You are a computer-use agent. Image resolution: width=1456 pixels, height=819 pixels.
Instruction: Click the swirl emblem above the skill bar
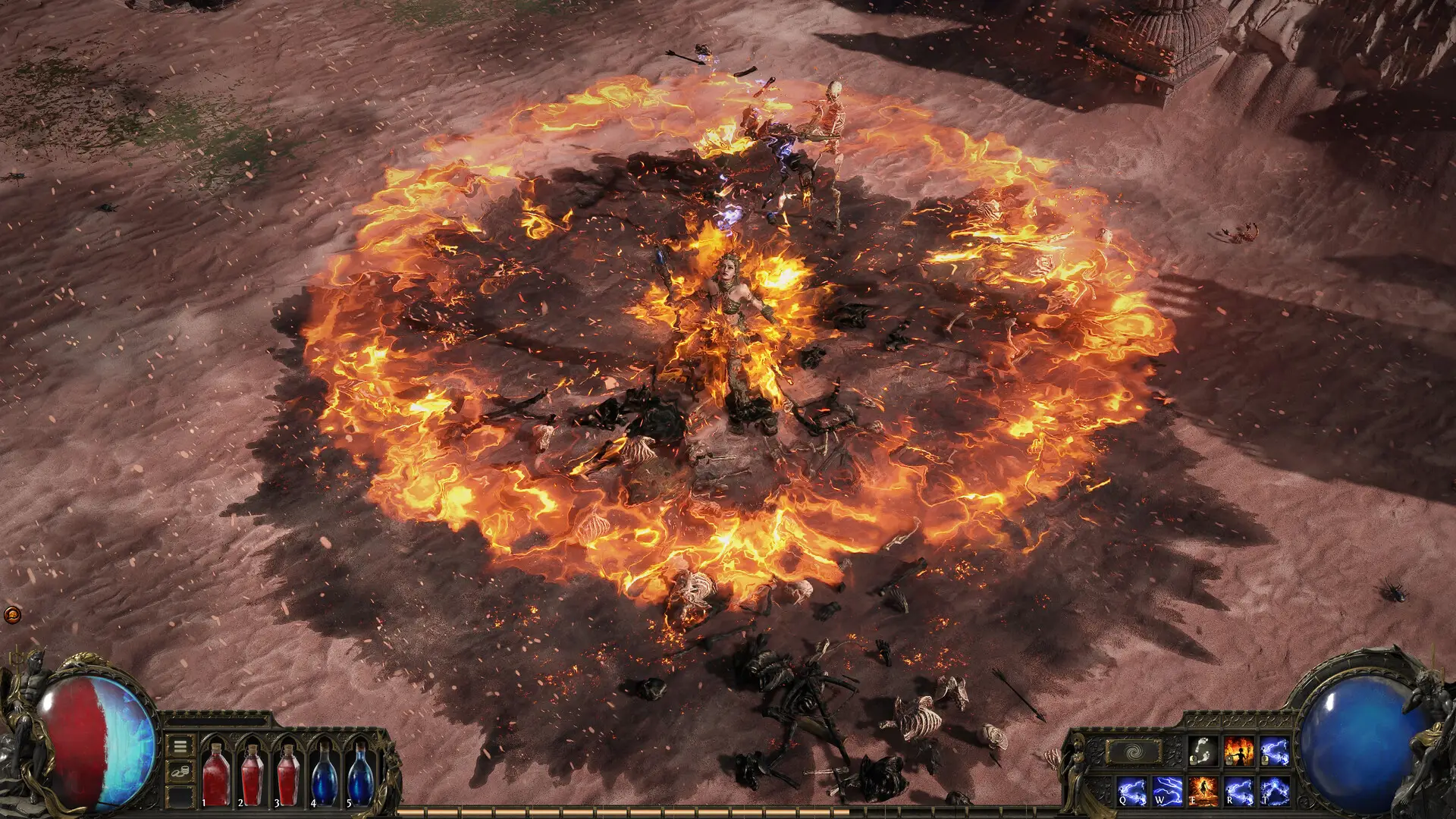coord(1133,752)
